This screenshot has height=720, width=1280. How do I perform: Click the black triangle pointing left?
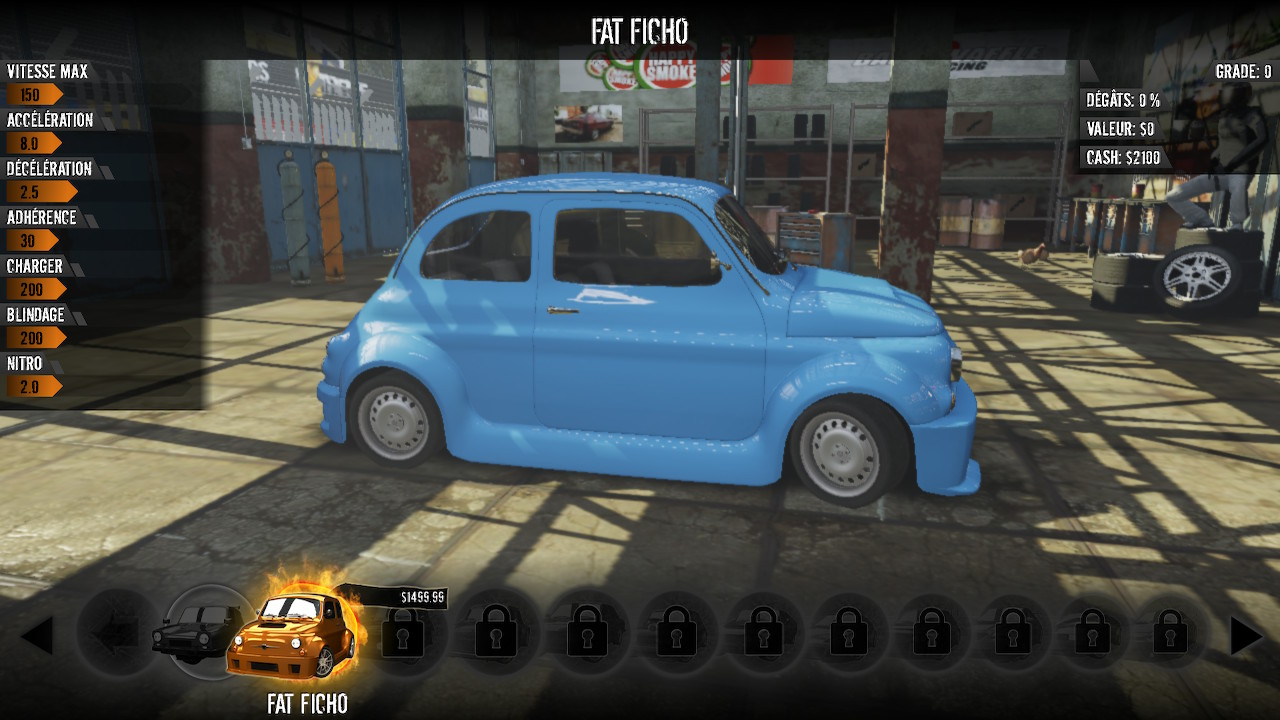pos(37,636)
